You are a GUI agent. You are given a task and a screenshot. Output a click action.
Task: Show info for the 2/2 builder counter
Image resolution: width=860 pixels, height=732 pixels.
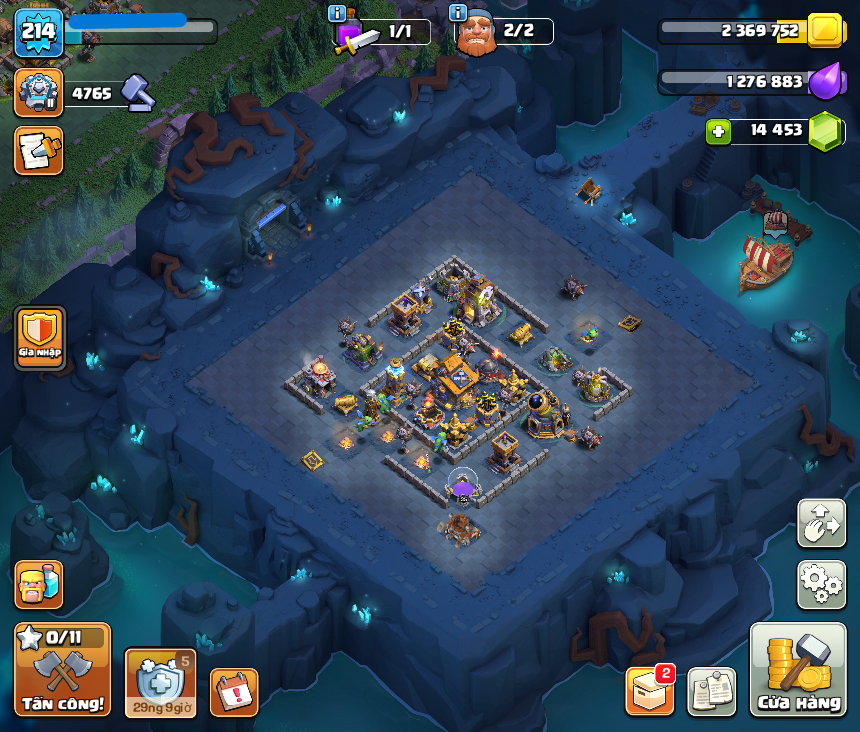(x=458, y=14)
